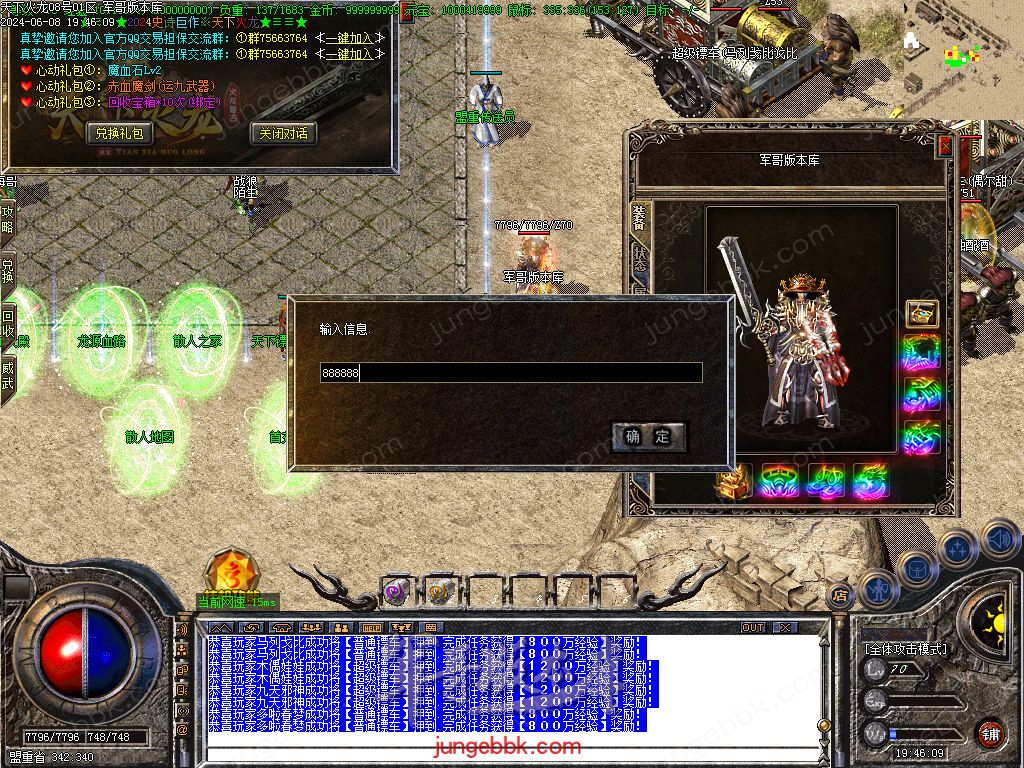The height and width of the screenshot is (768, 1024).
Task: Close the dialogue with 关闭对话
Action: [283, 133]
